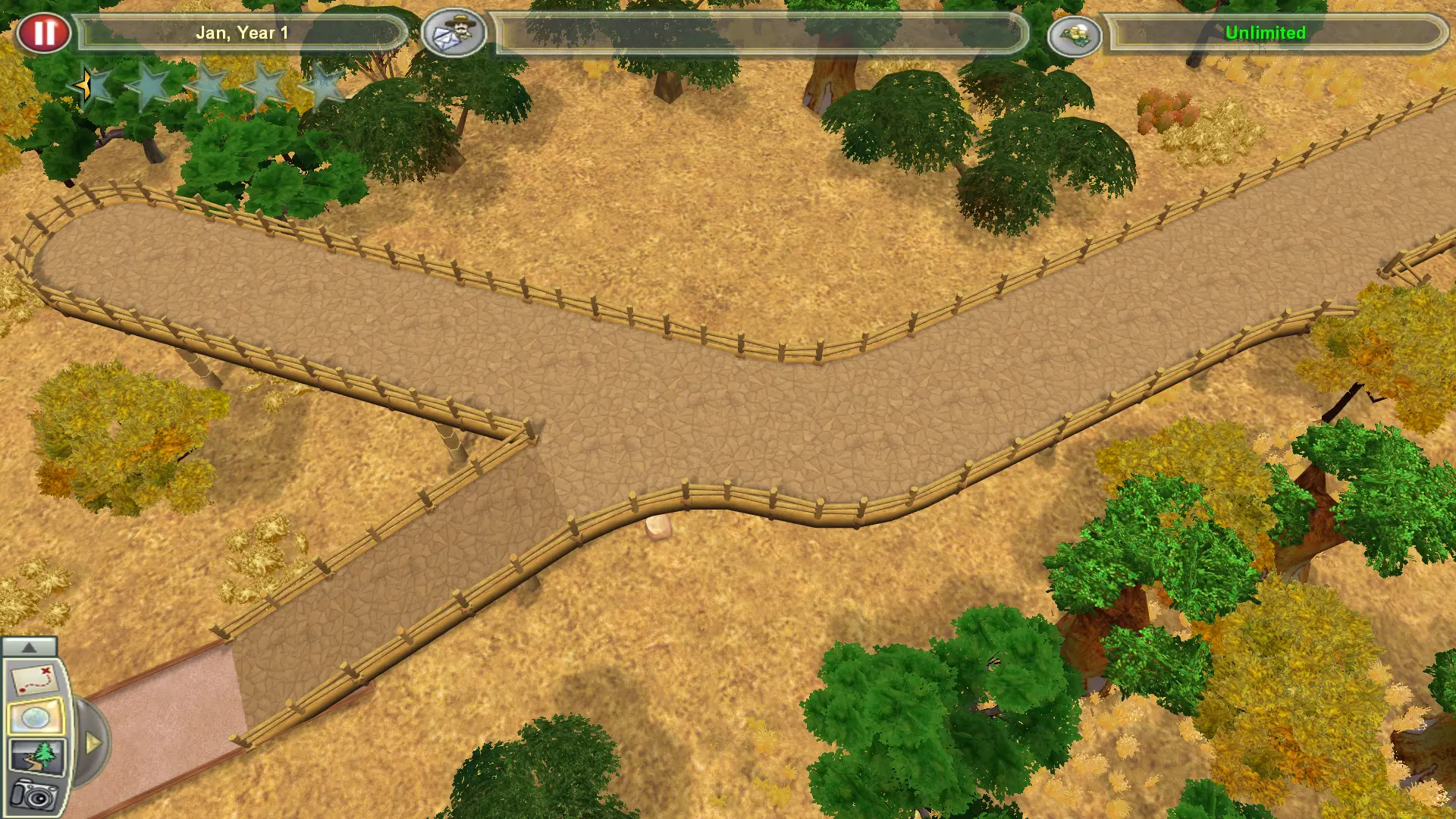Screen dimensions: 1456x819
Task: Select the globe view mode button
Action: click(x=34, y=717)
